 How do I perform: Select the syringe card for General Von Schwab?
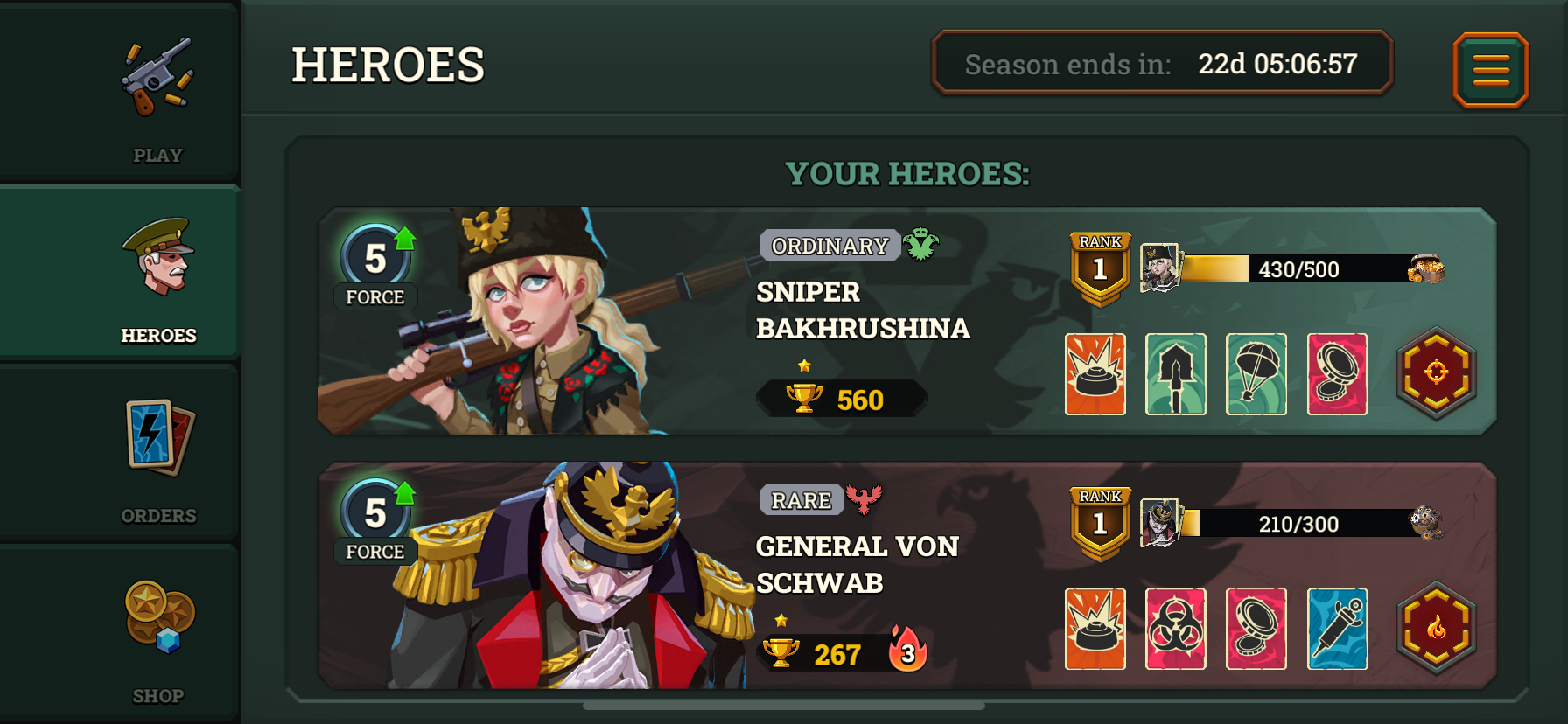point(1338,629)
